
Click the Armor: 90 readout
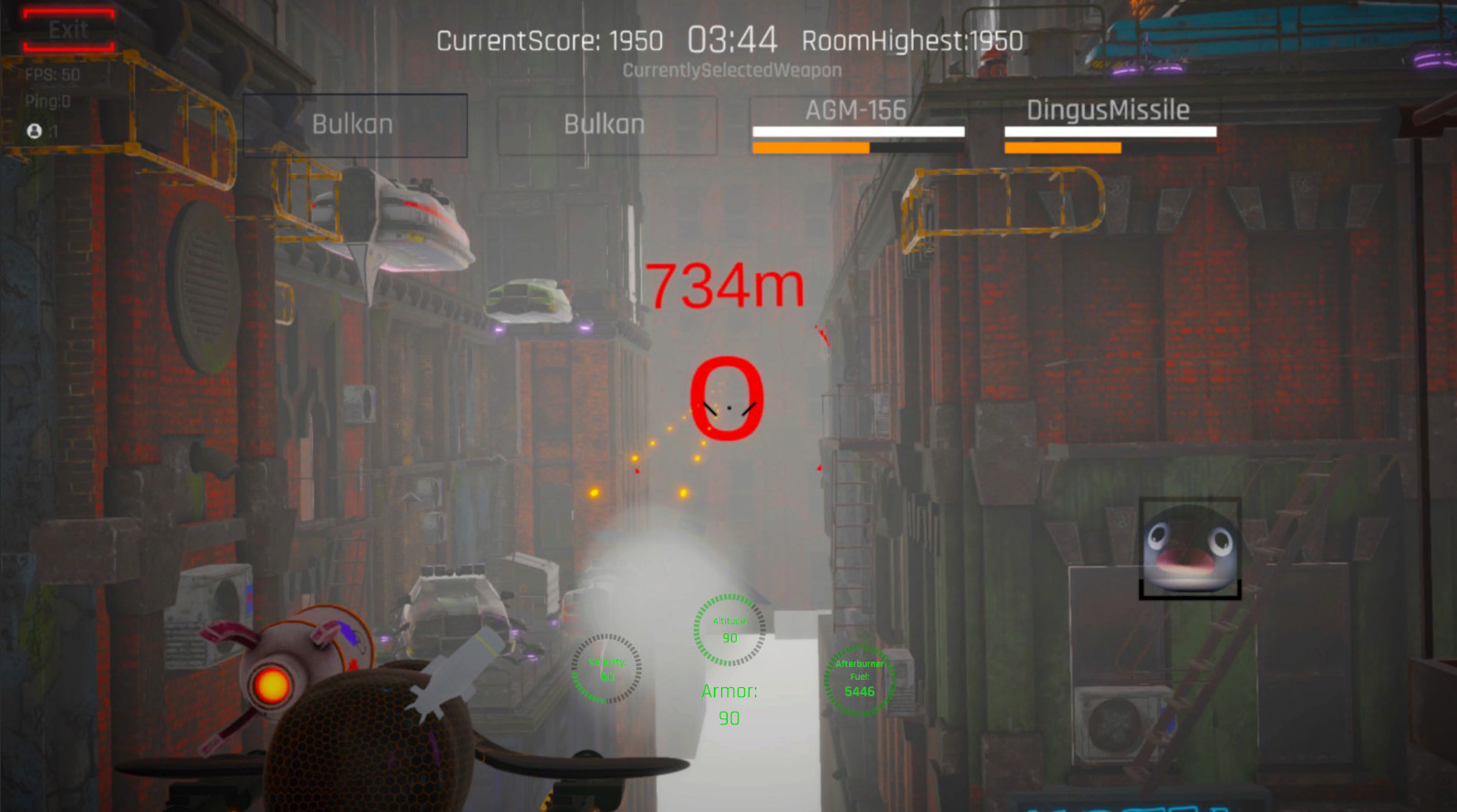[x=728, y=702]
